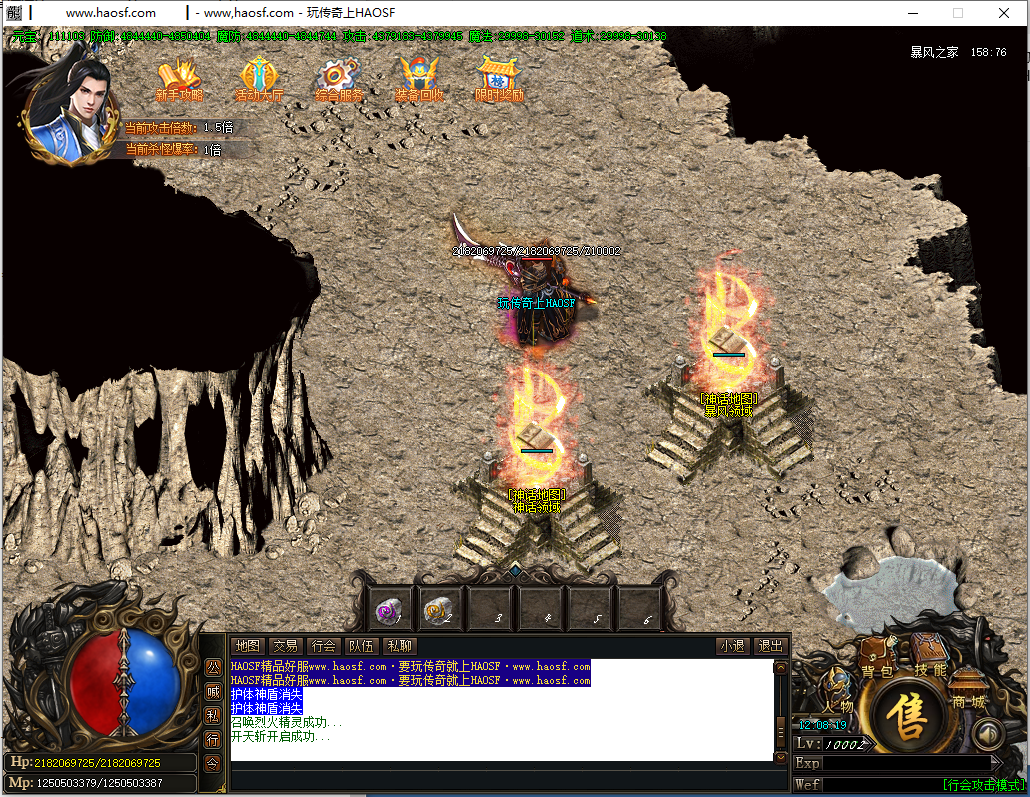Click the 小退 return-to-character-select button
The height and width of the screenshot is (797, 1030).
(732, 646)
